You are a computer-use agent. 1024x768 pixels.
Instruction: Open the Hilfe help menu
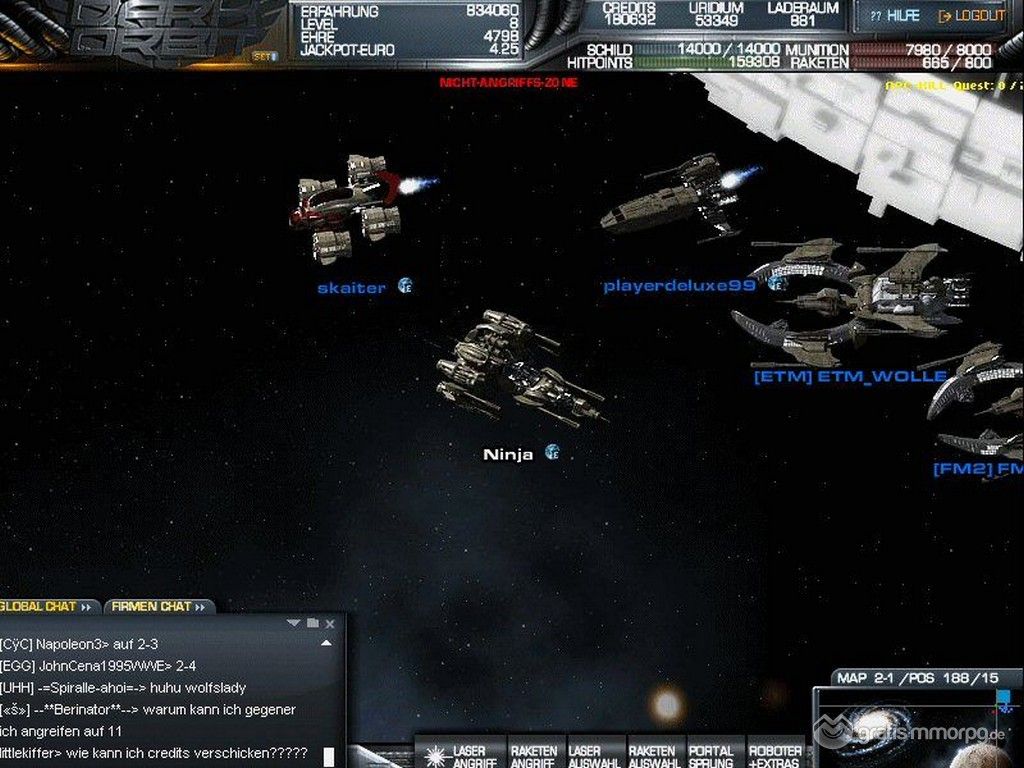pos(894,16)
